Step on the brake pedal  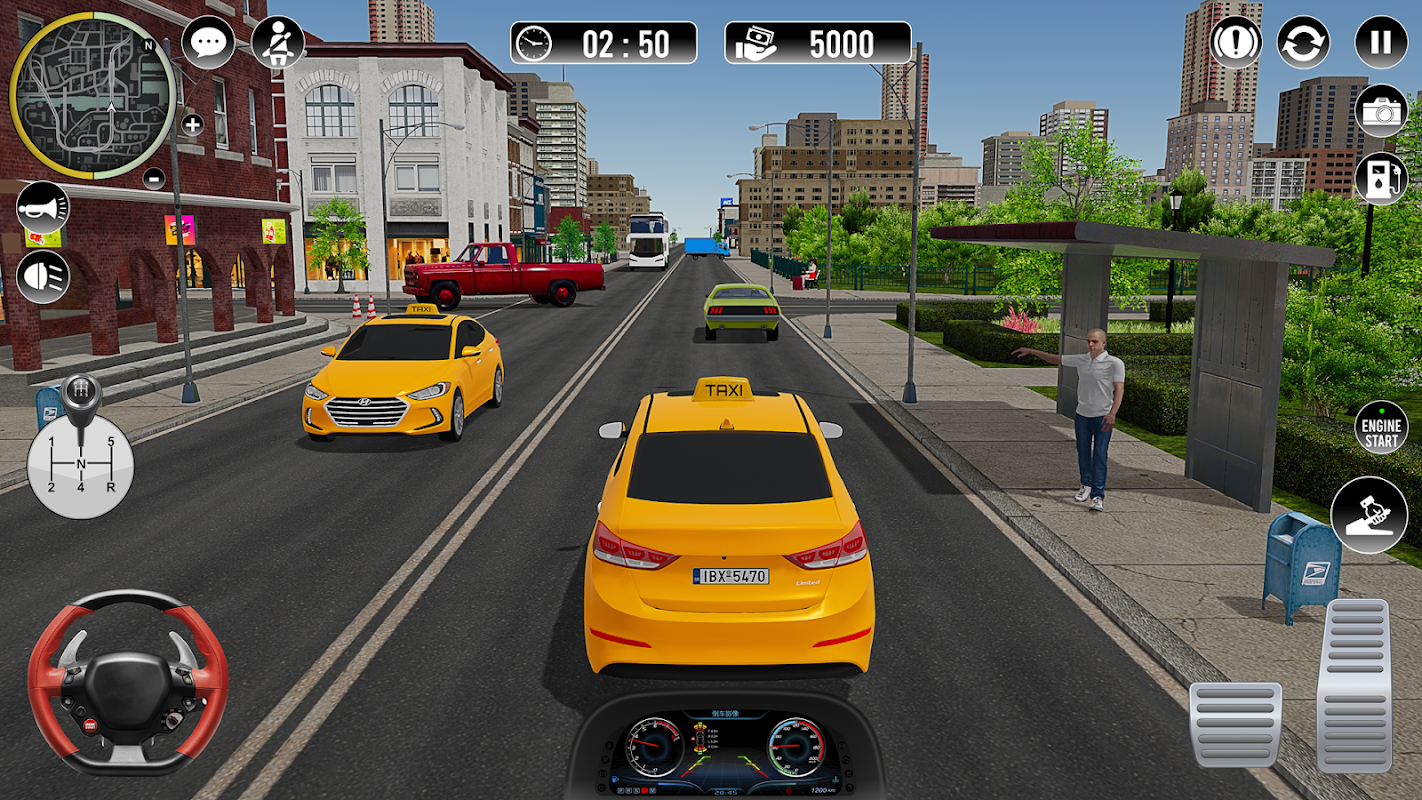[x=1235, y=725]
